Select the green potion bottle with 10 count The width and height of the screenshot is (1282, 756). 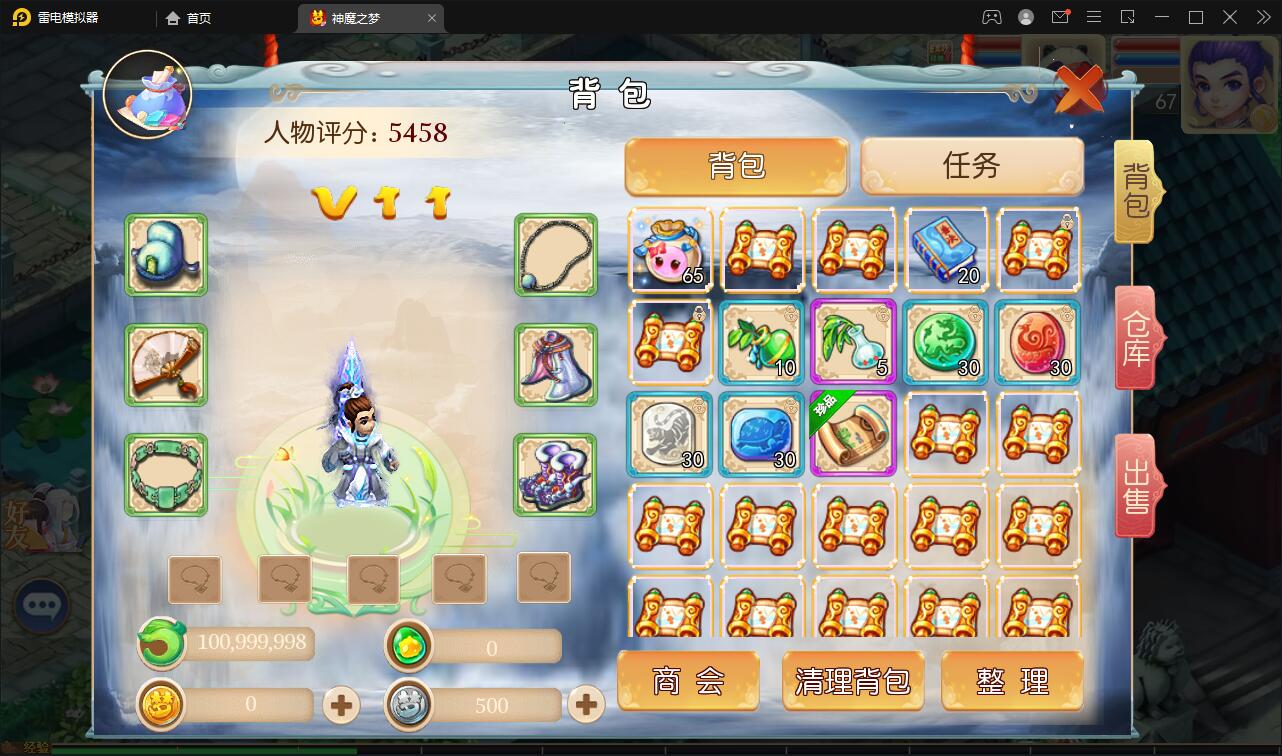pyautogui.click(x=761, y=343)
